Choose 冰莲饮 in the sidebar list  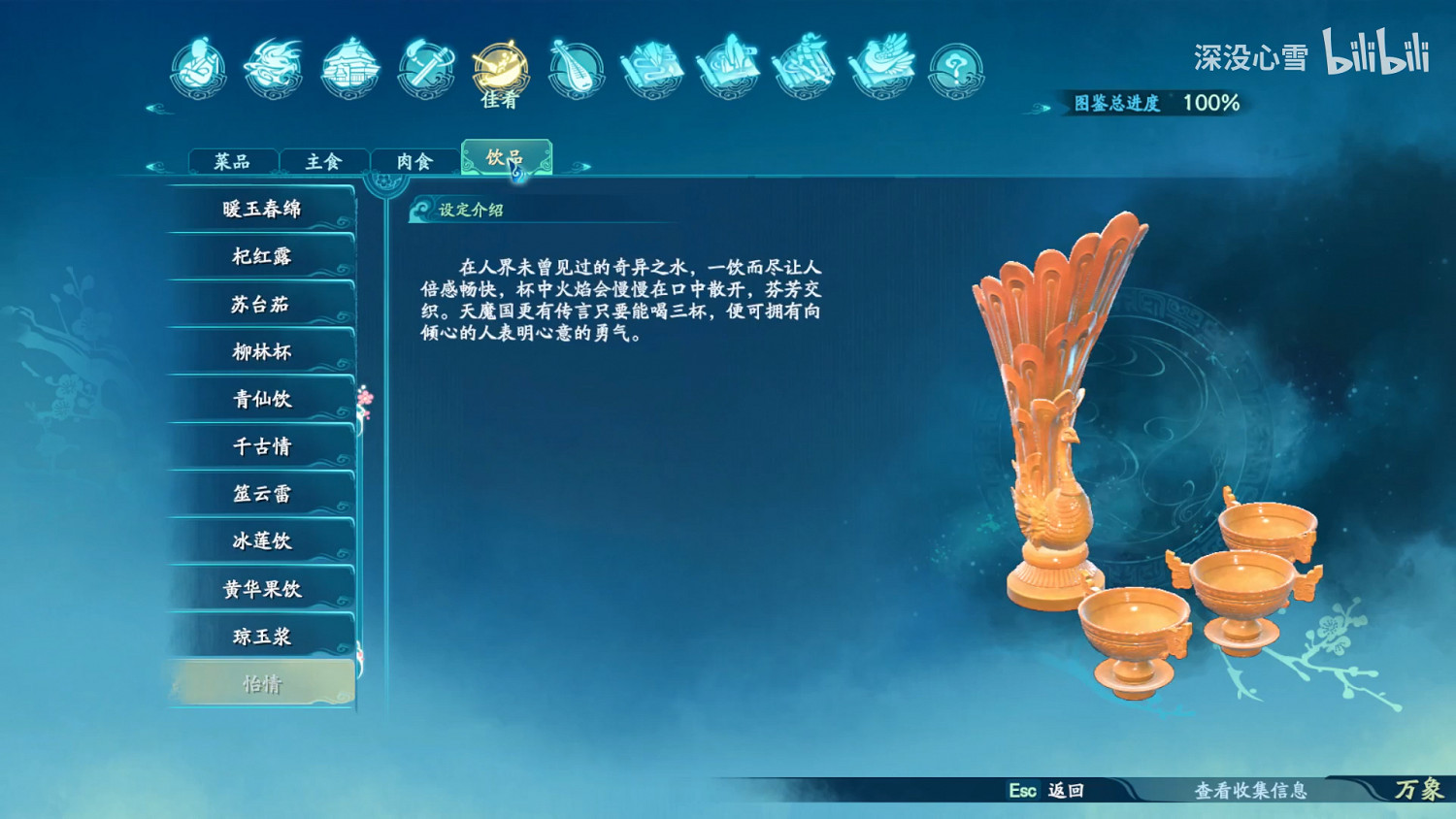pyautogui.click(x=262, y=541)
